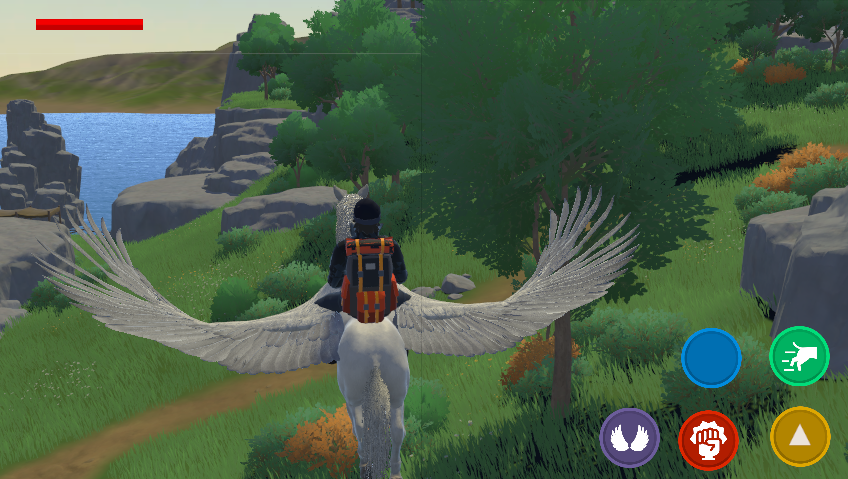Trigger the green galloping horse sprint button

click(799, 356)
